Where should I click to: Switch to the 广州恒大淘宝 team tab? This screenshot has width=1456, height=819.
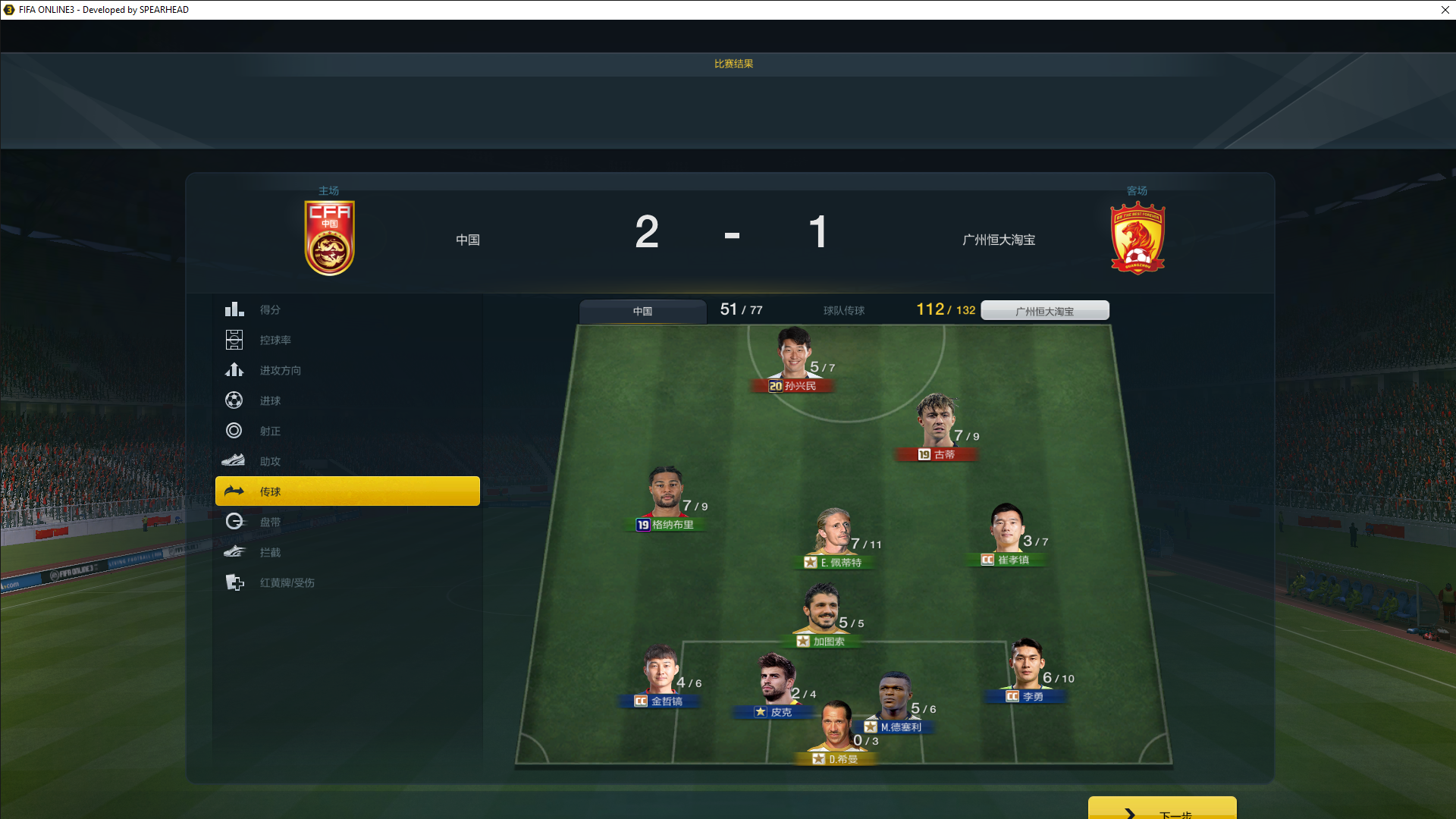pyautogui.click(x=1044, y=311)
